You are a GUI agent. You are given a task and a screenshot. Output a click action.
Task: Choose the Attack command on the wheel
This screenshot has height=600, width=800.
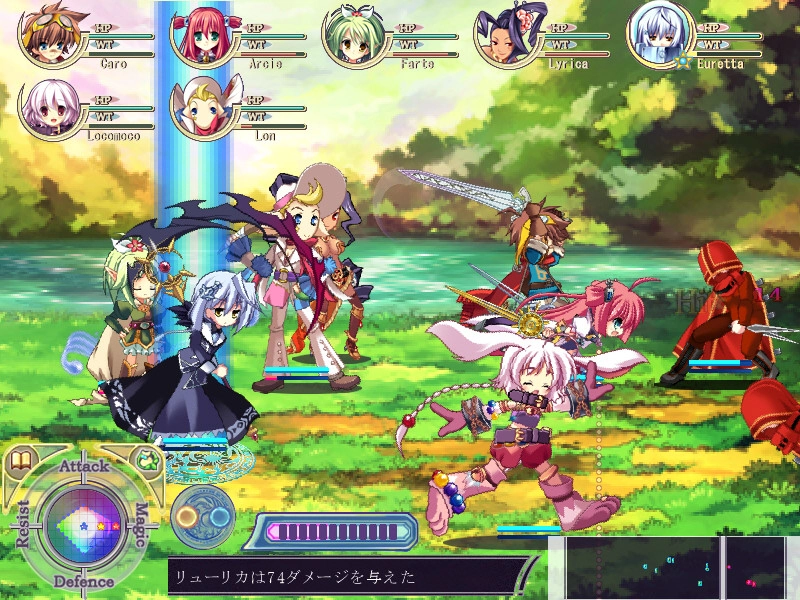click(84, 466)
